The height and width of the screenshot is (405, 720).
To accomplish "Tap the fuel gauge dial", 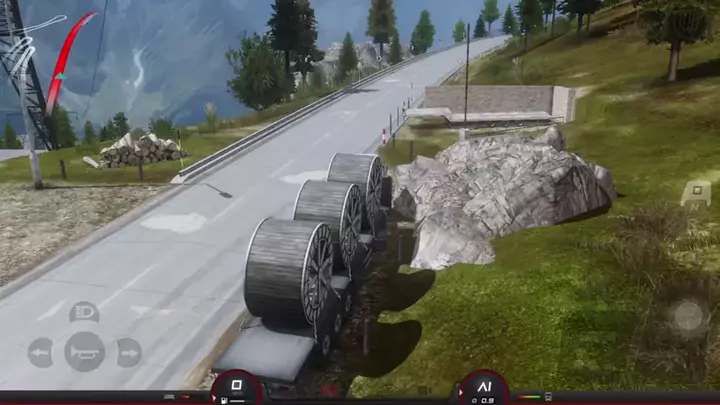I will pyautogui.click(x=237, y=388).
